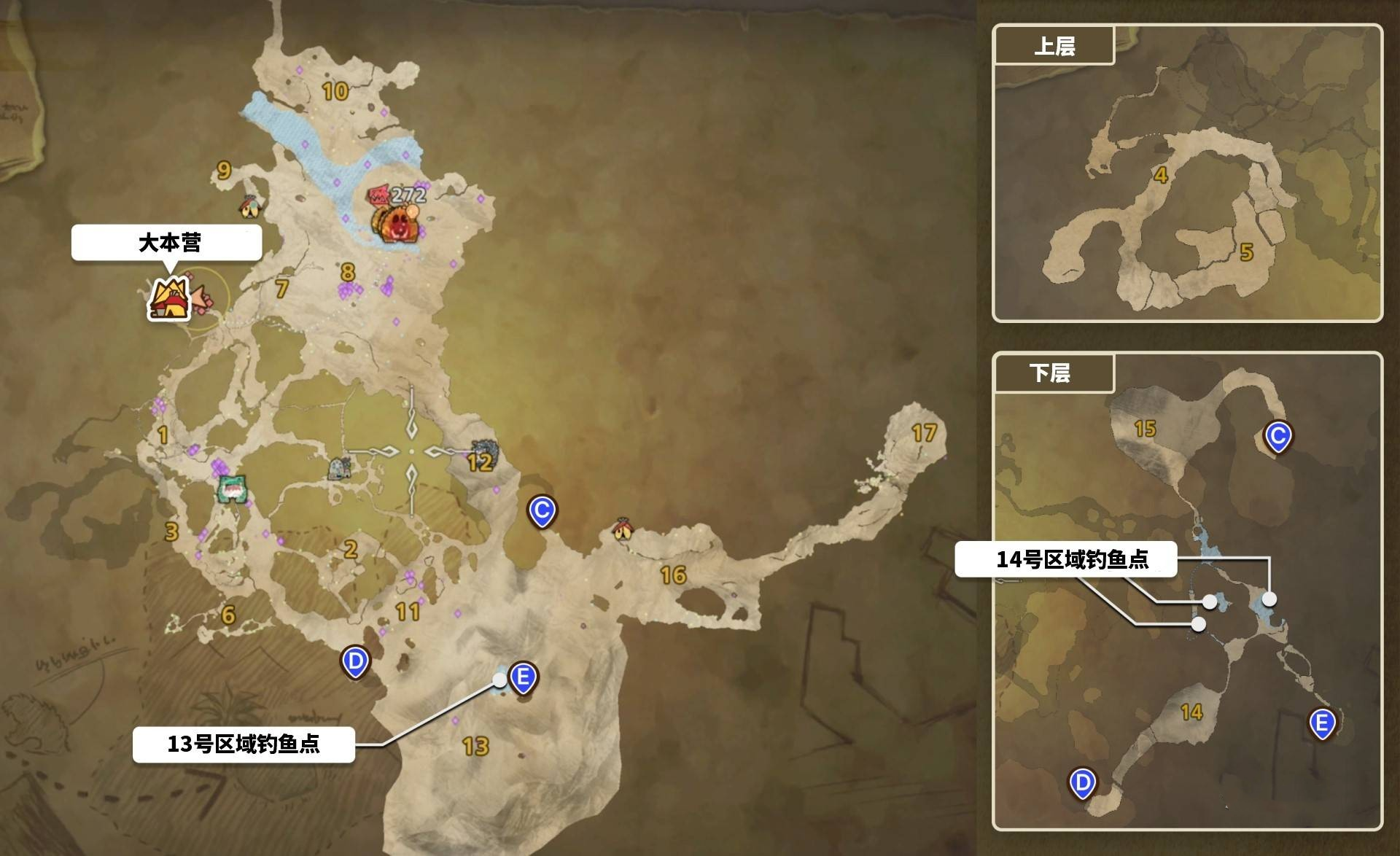This screenshot has height=856, width=1400.
Task: Click the 13号区域钓鱼点 label
Action: click(246, 746)
